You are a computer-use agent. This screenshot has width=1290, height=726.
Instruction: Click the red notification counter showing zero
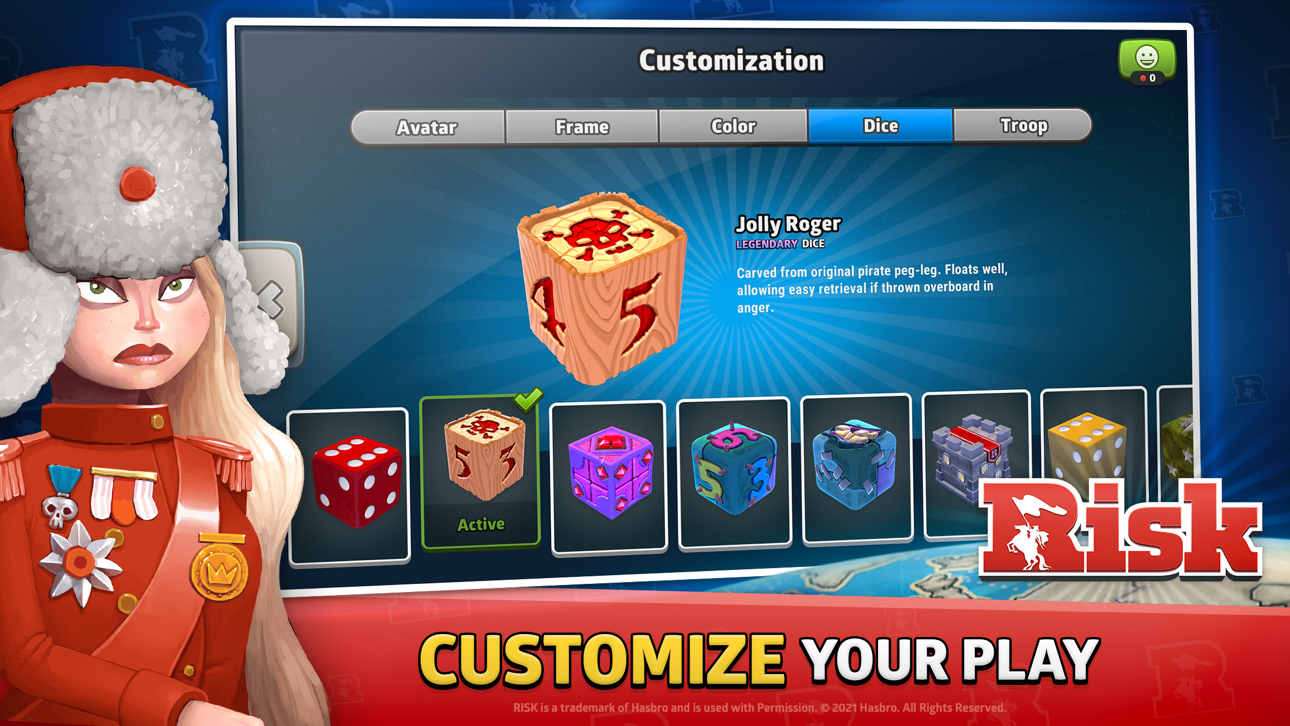[x=1147, y=76]
